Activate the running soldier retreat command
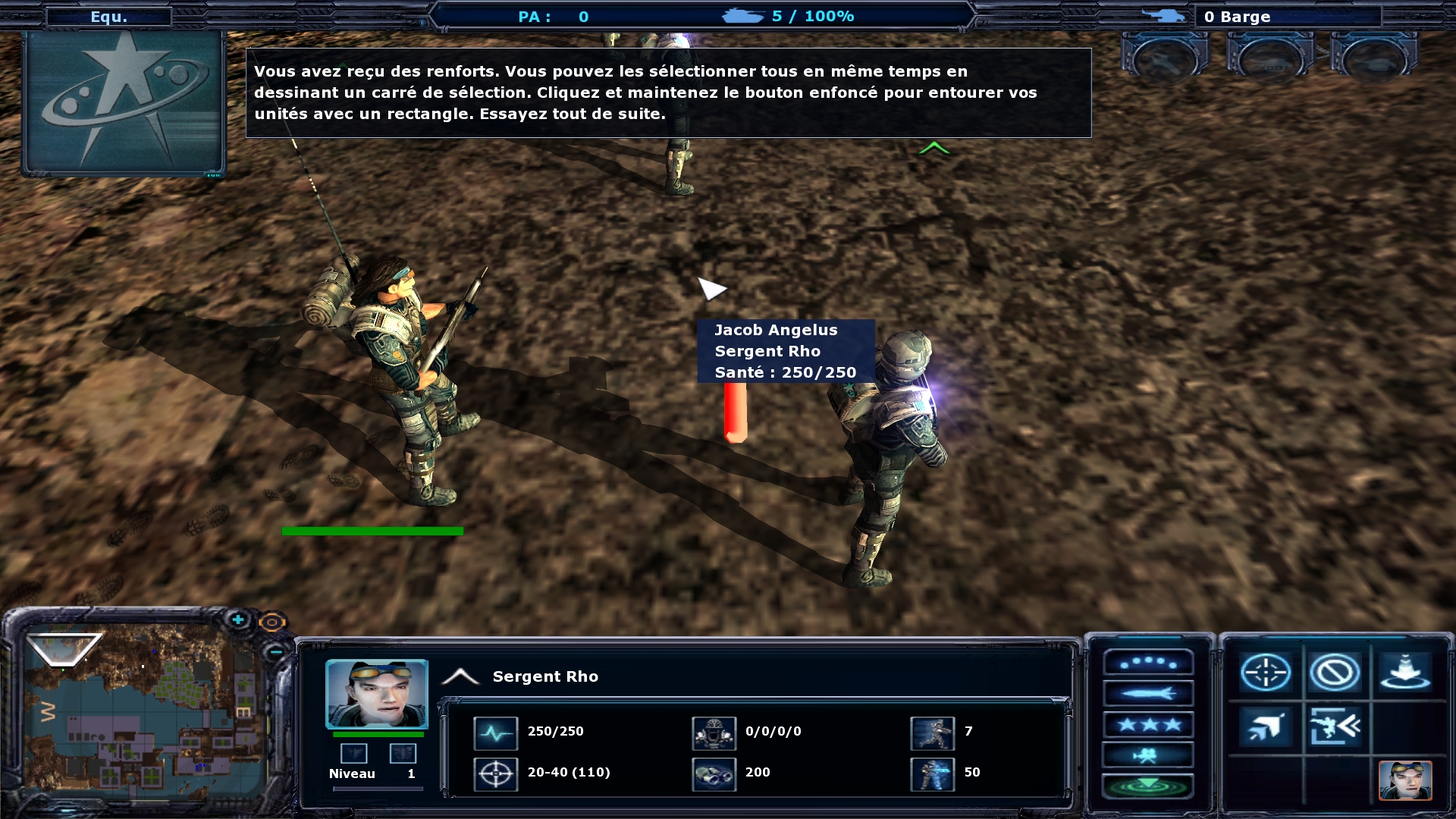Viewport: 1456px width, 819px height. tap(1334, 727)
